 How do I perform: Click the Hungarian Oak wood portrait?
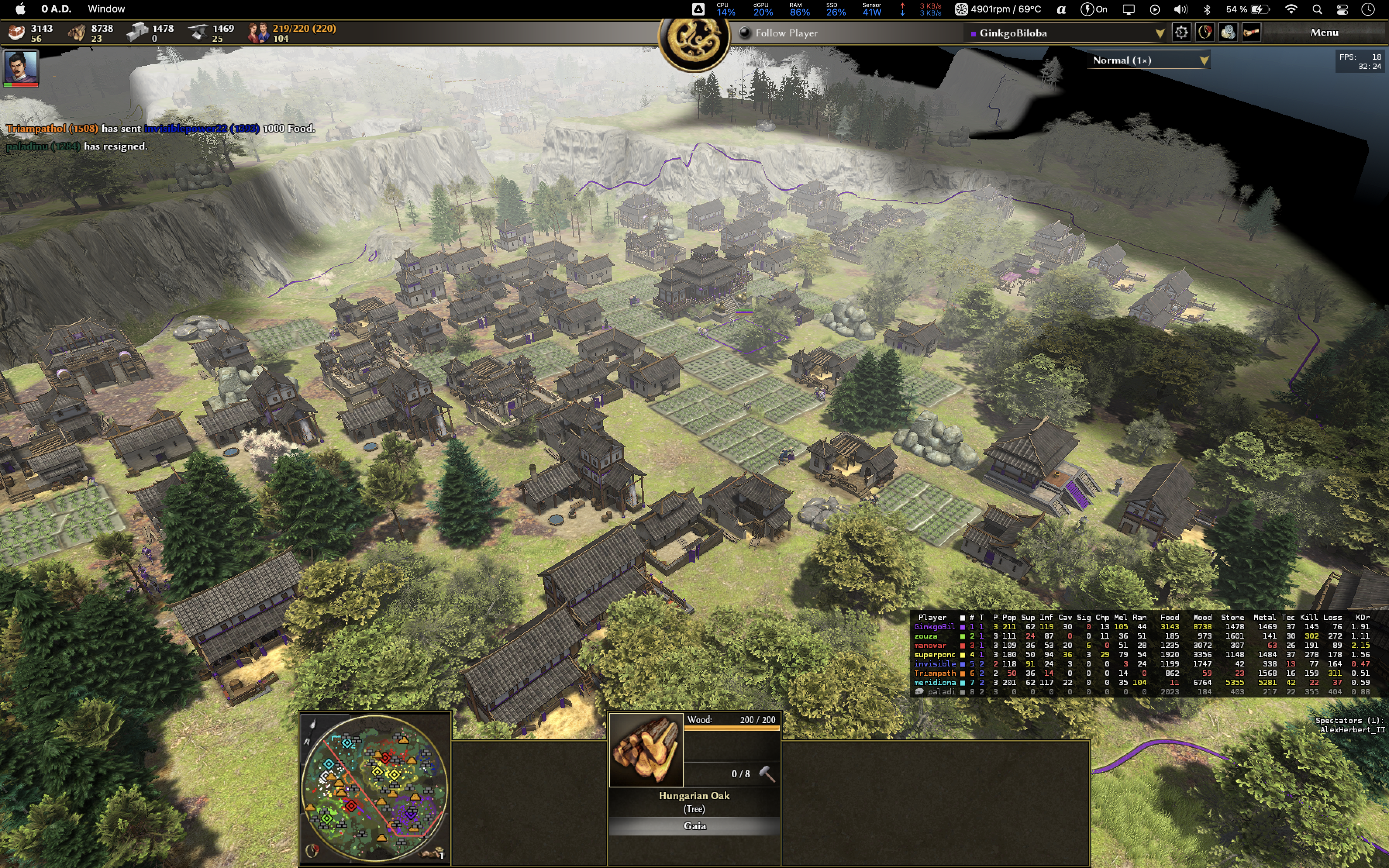pyautogui.click(x=646, y=749)
